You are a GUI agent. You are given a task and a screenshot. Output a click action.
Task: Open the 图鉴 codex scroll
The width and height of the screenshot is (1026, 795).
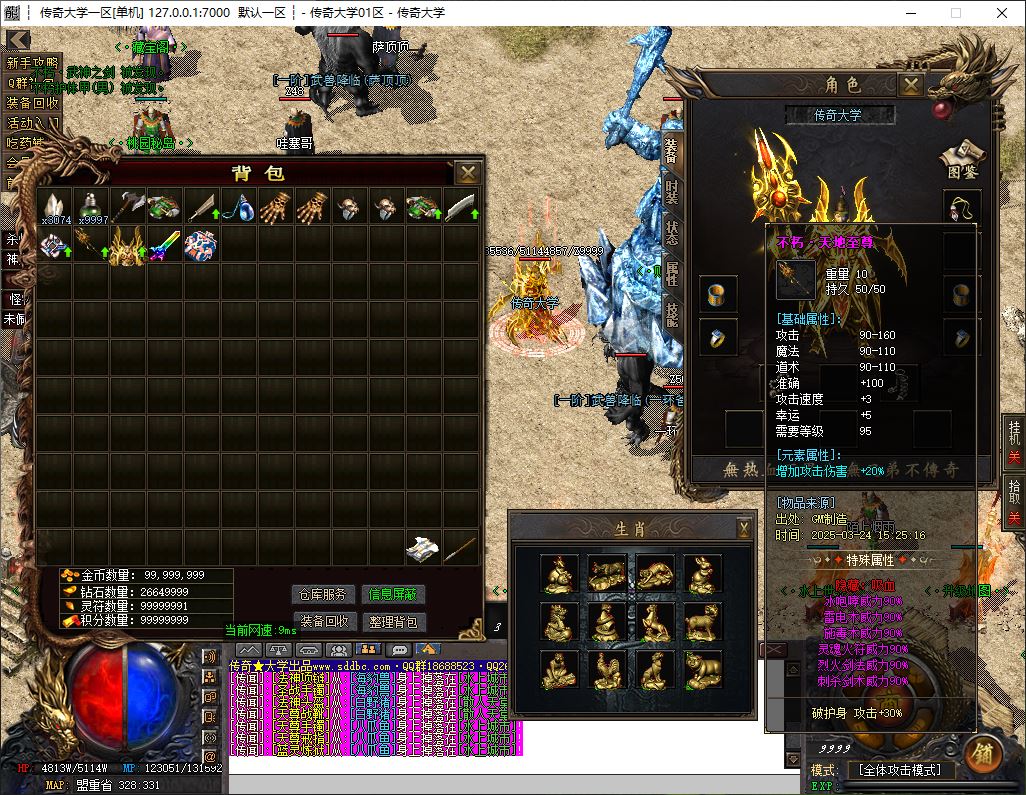960,160
